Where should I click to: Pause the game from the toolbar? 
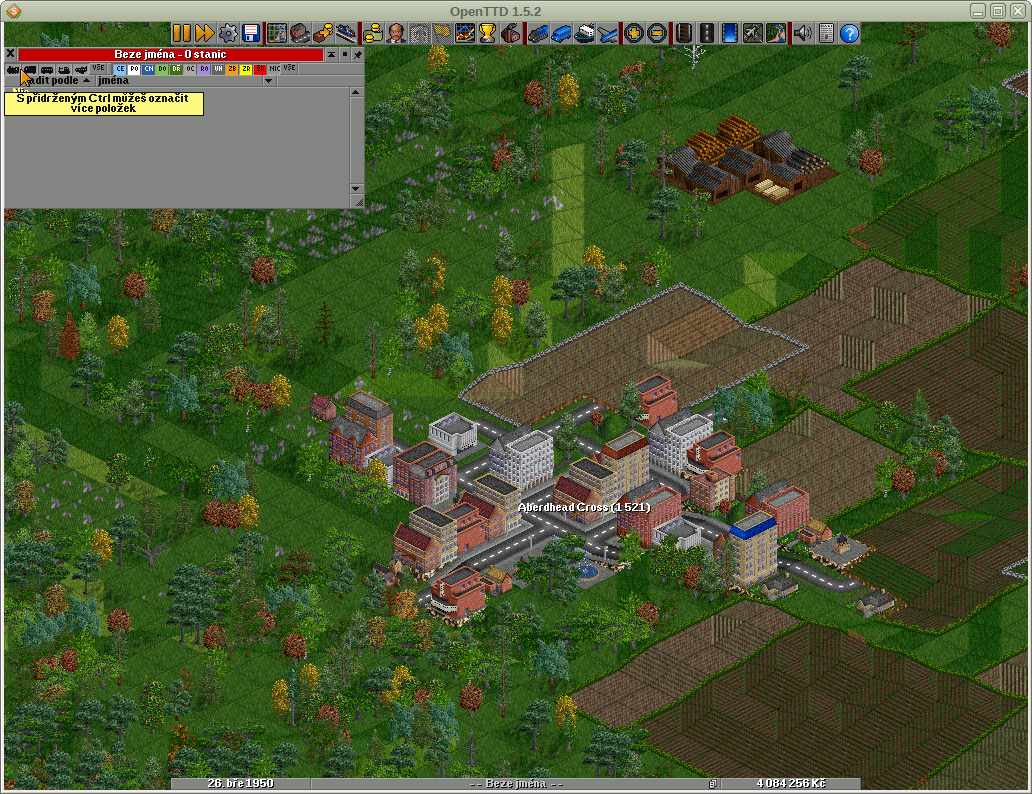182,34
